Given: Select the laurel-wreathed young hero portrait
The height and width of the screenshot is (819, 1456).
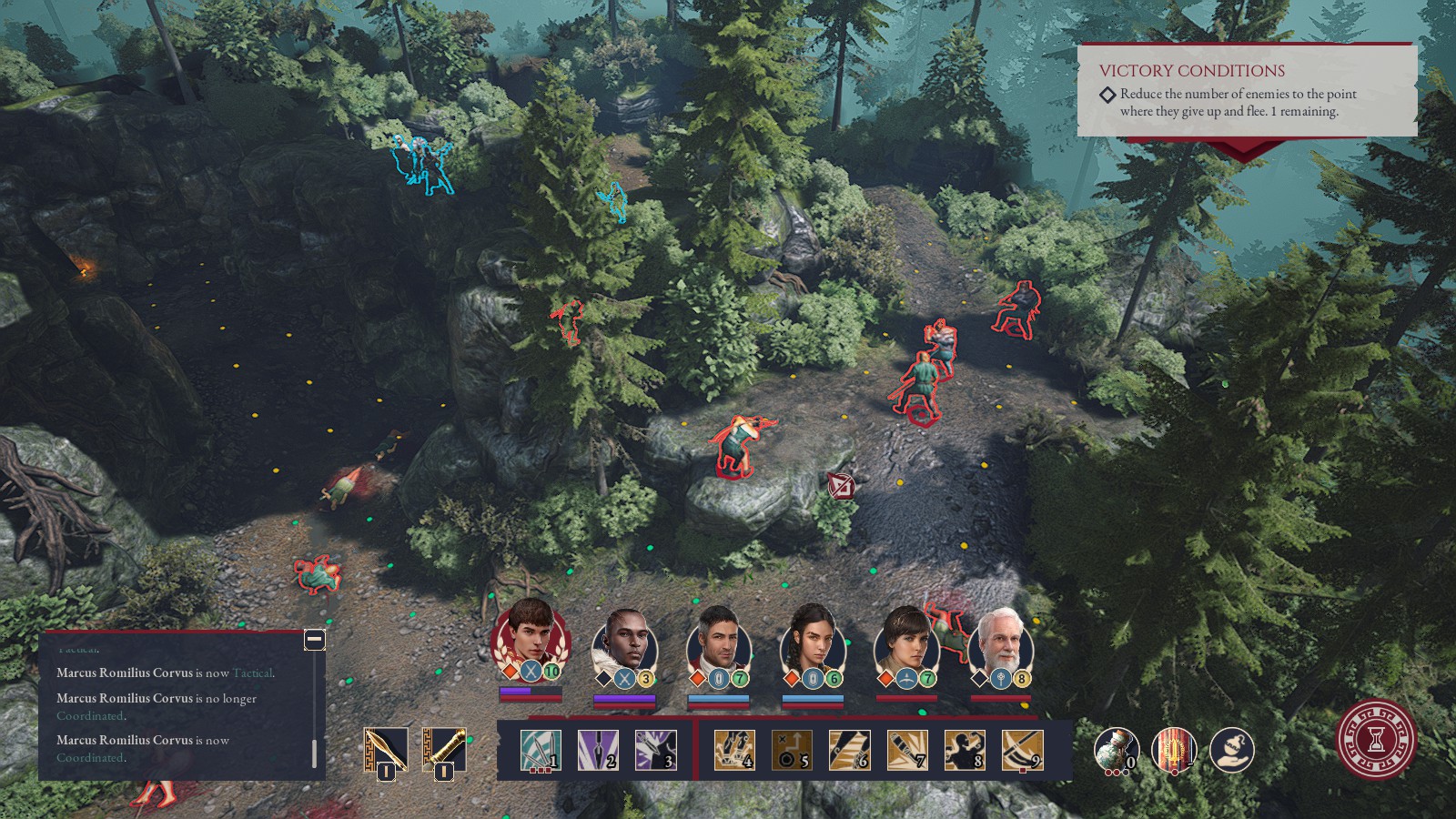Looking at the screenshot, I should pos(530,634).
